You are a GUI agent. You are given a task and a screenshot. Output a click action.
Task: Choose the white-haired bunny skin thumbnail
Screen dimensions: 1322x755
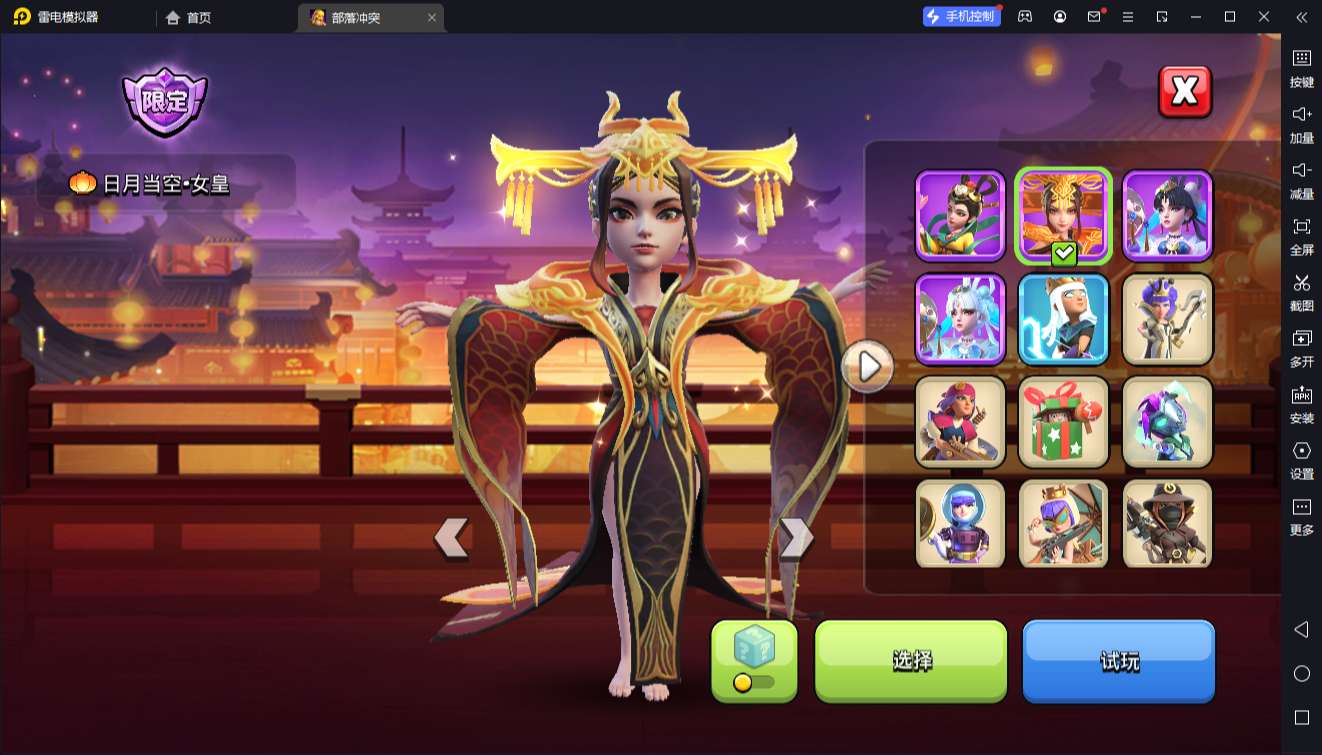(960, 319)
